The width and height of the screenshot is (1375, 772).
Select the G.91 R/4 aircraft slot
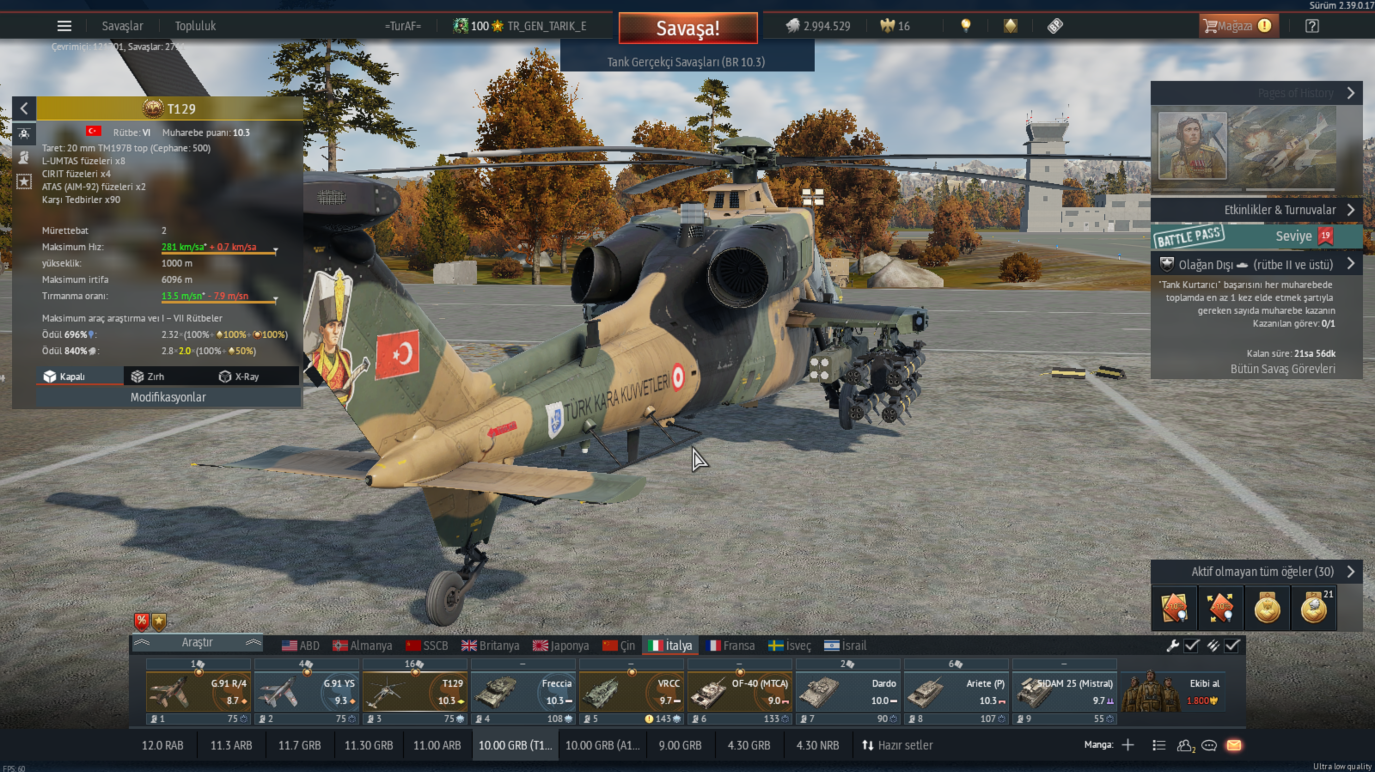click(198, 692)
